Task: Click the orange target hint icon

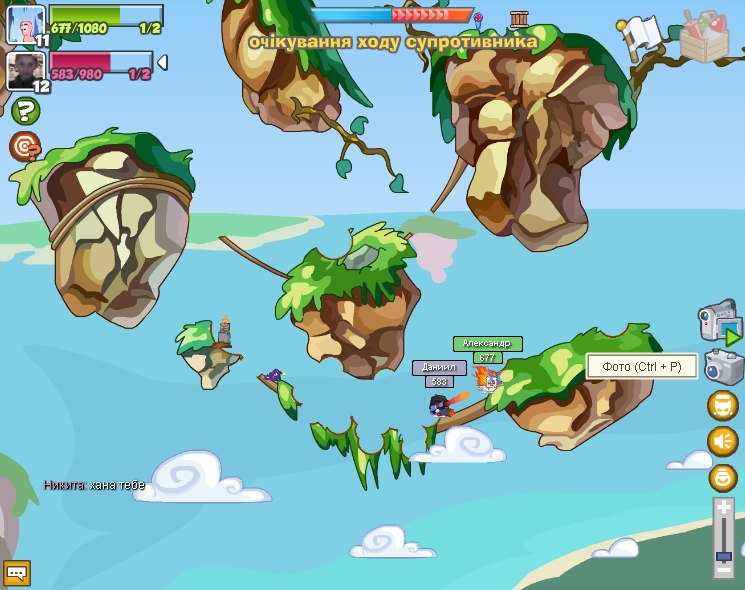Action: tap(24, 146)
